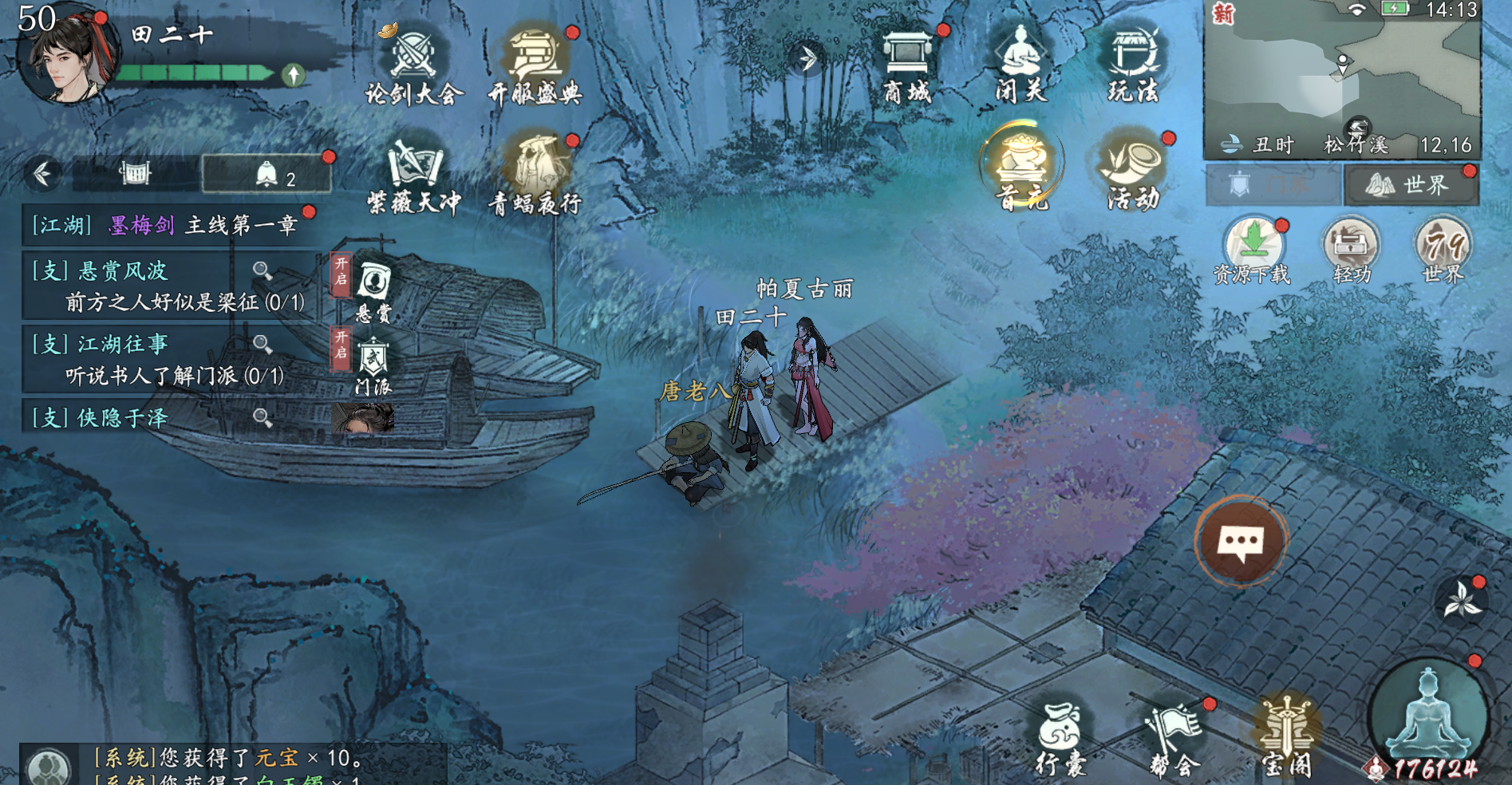The image size is (1512, 785).
Task: Open the chat bubble window
Action: (1241, 541)
